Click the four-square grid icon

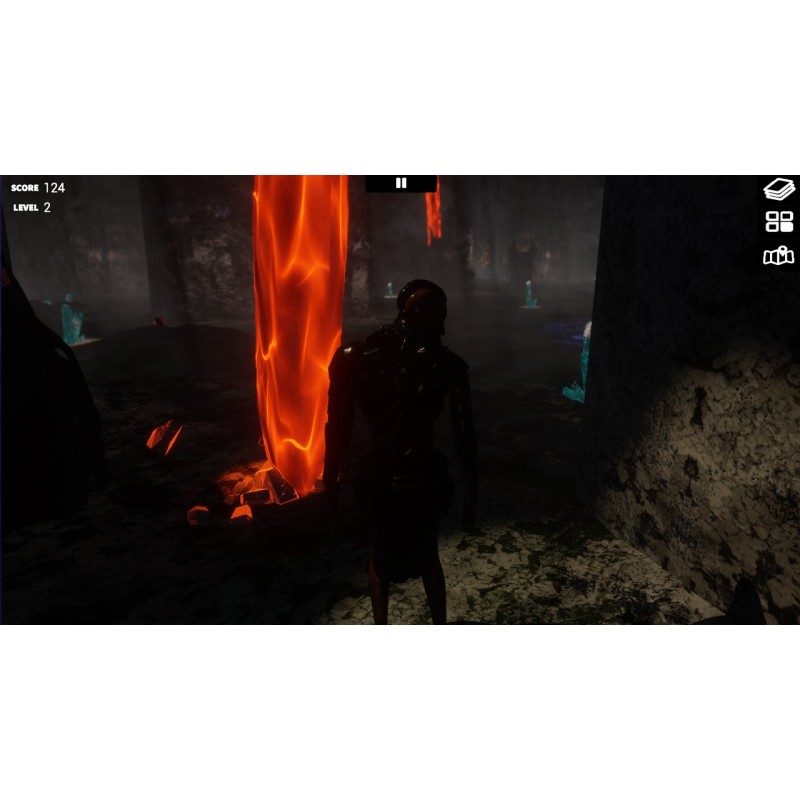[778, 222]
